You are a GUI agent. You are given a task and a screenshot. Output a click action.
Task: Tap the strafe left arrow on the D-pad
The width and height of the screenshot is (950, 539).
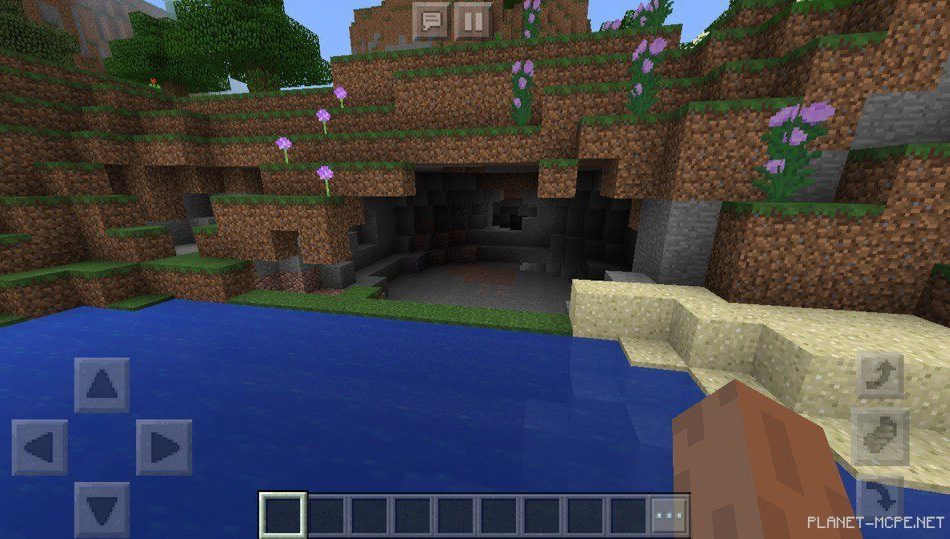(39, 447)
